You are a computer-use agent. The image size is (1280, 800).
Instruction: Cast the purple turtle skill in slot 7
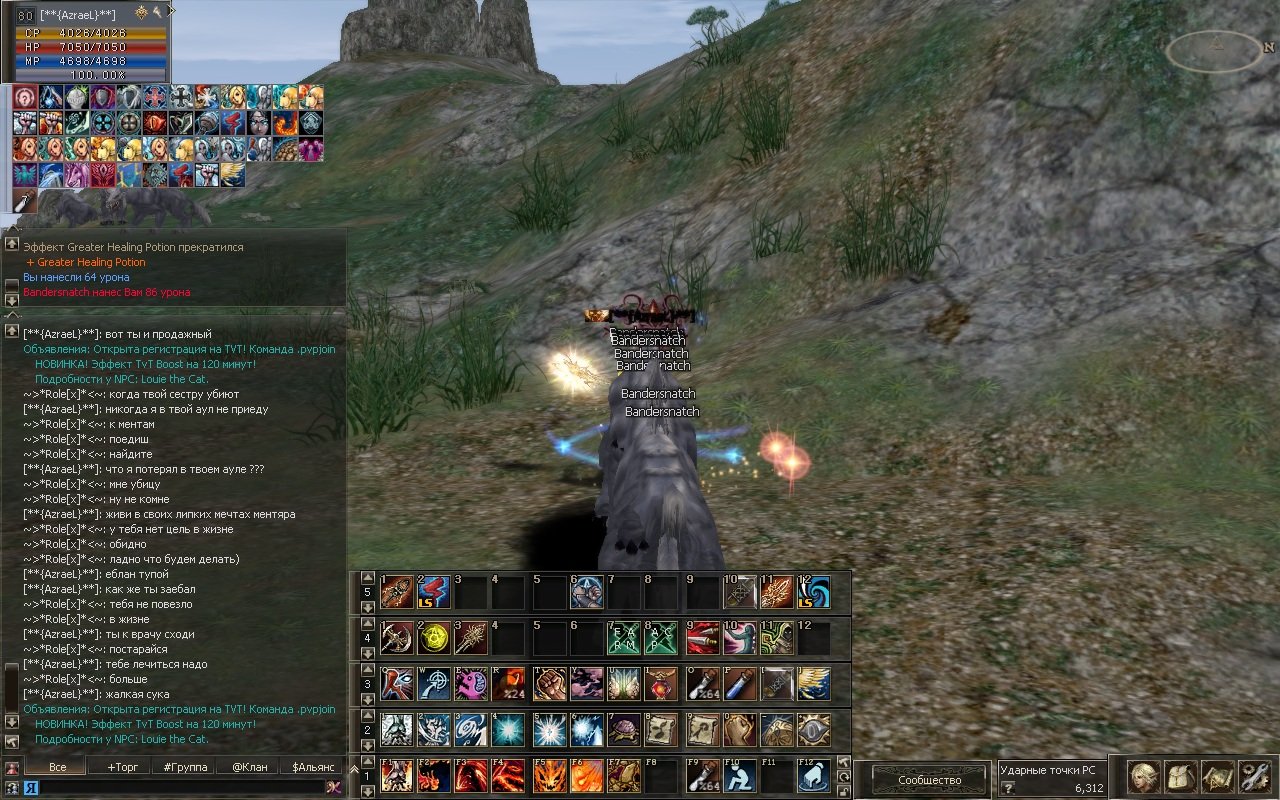tap(624, 730)
